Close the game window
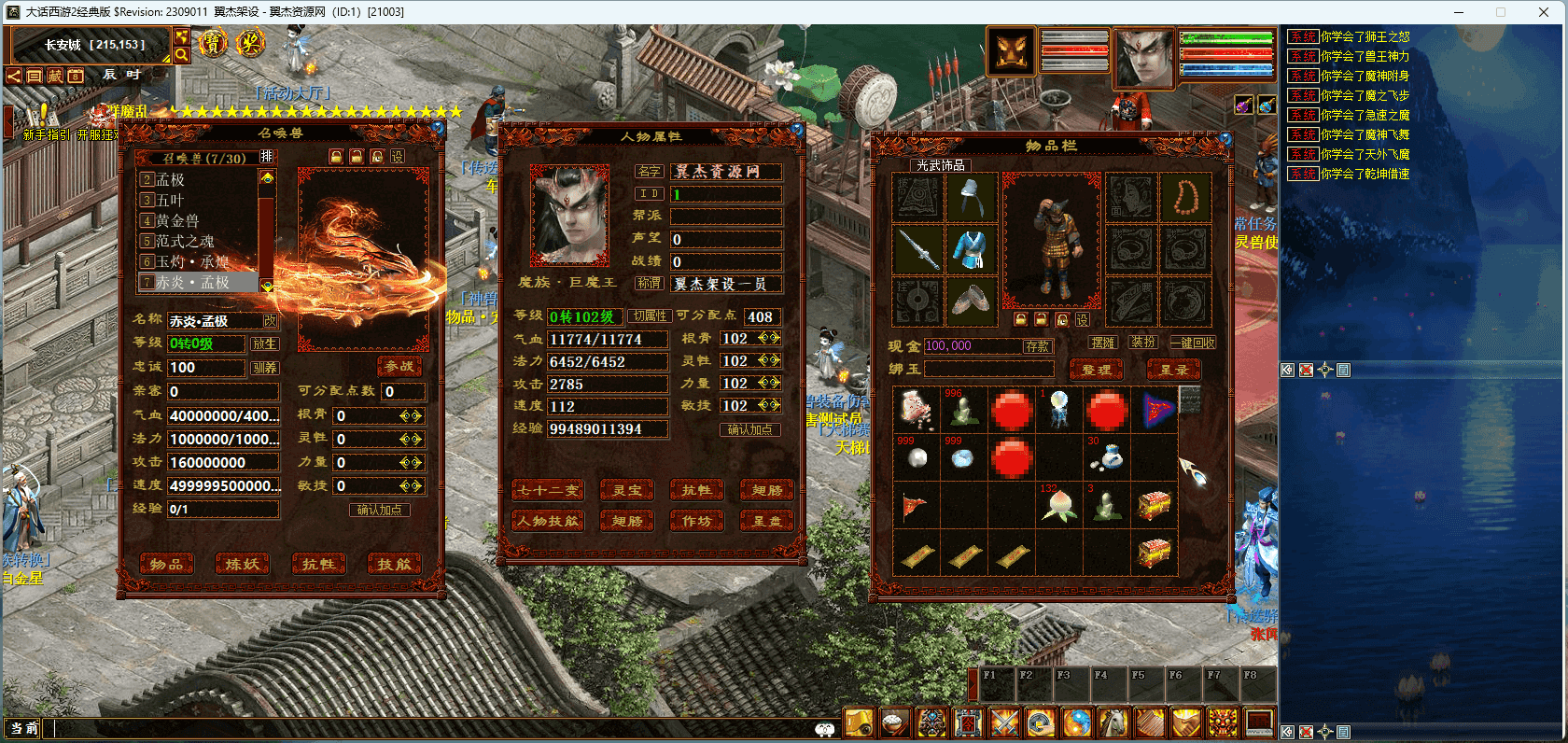The width and height of the screenshot is (1568, 743). 1544,12
